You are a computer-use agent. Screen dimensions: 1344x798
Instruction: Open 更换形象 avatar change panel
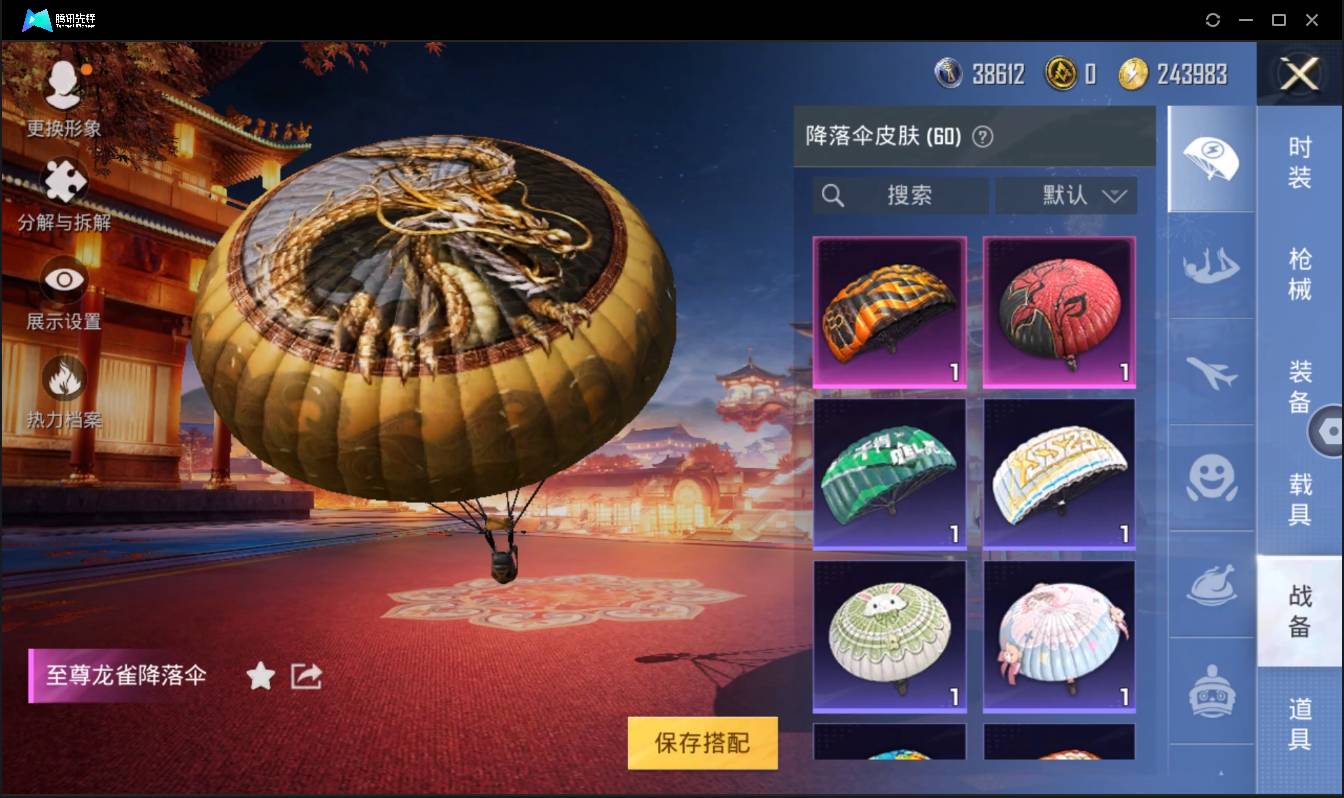[62, 85]
